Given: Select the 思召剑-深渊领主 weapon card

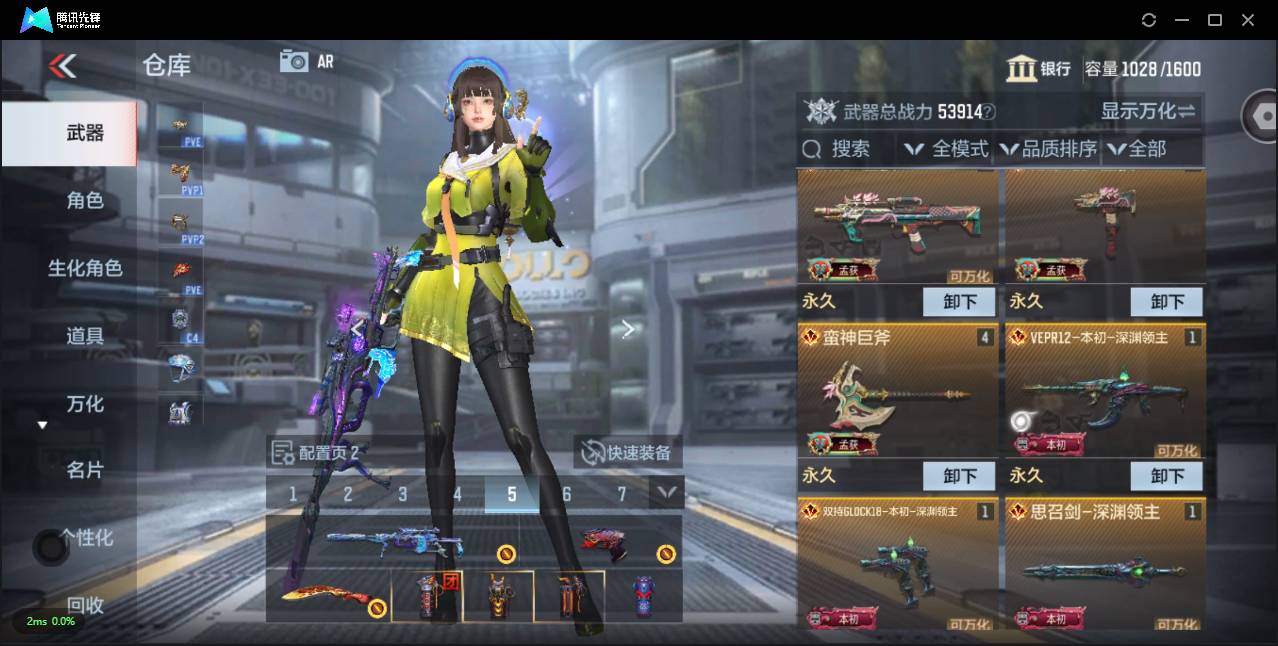Looking at the screenshot, I should tap(1104, 565).
